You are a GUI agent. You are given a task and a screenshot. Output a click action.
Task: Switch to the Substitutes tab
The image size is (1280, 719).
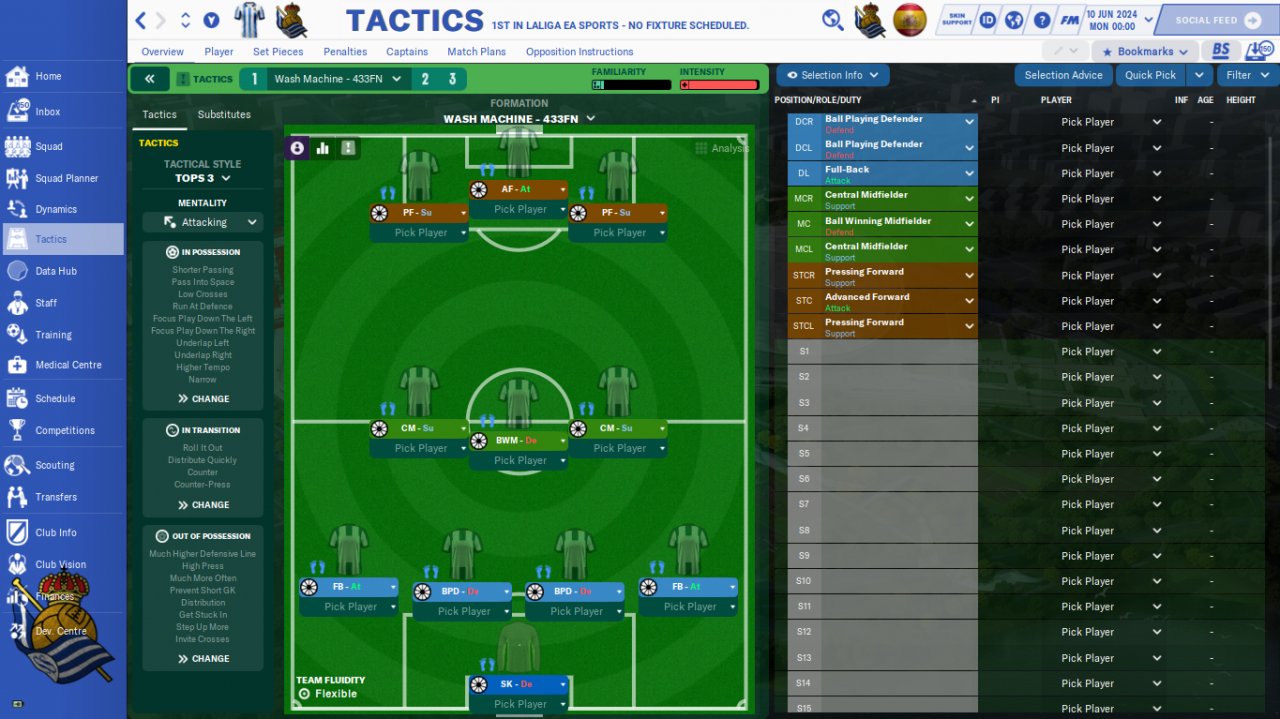pyautogui.click(x=224, y=115)
